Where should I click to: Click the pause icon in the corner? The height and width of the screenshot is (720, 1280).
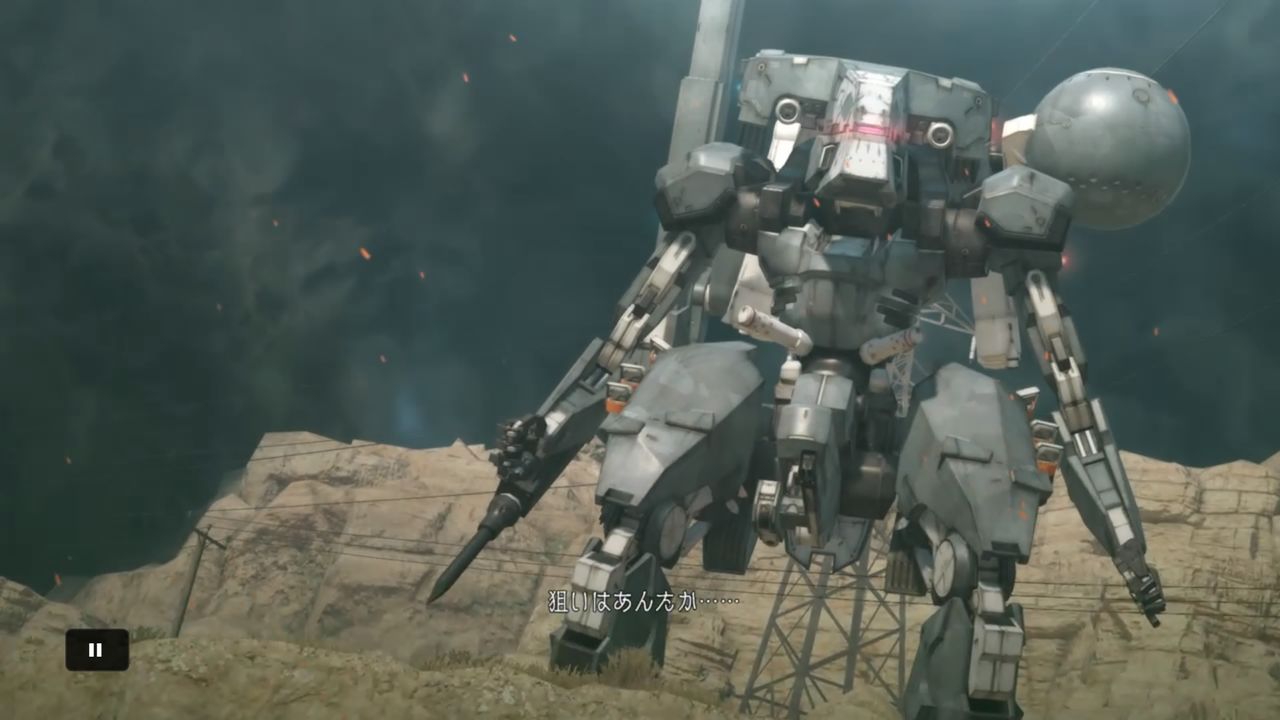pyautogui.click(x=95, y=649)
